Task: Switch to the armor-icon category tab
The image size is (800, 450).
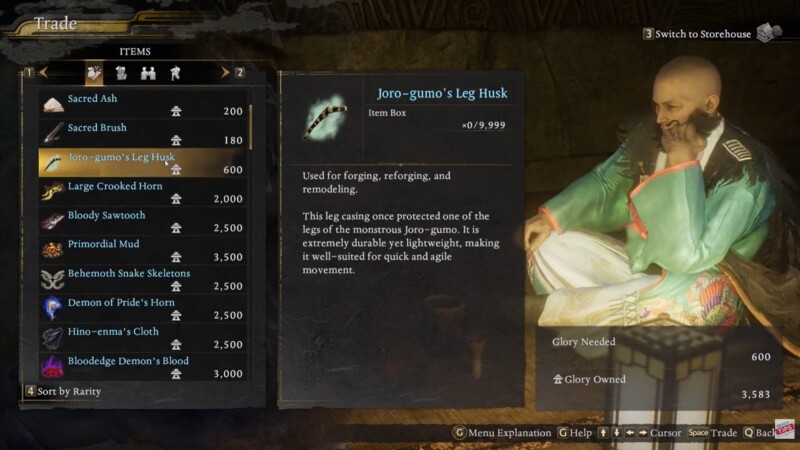Action: (121, 72)
